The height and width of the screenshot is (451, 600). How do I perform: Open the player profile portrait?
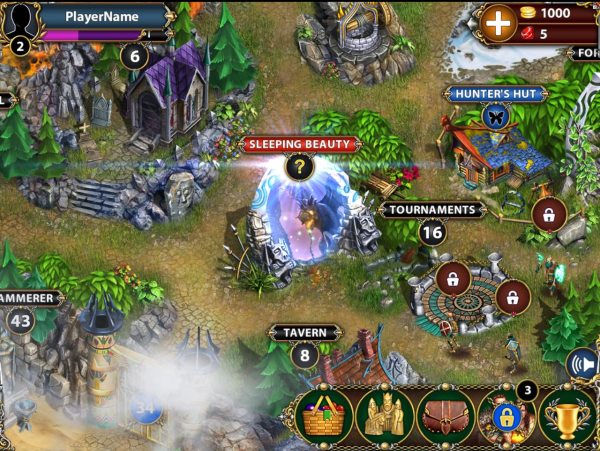[x=22, y=20]
